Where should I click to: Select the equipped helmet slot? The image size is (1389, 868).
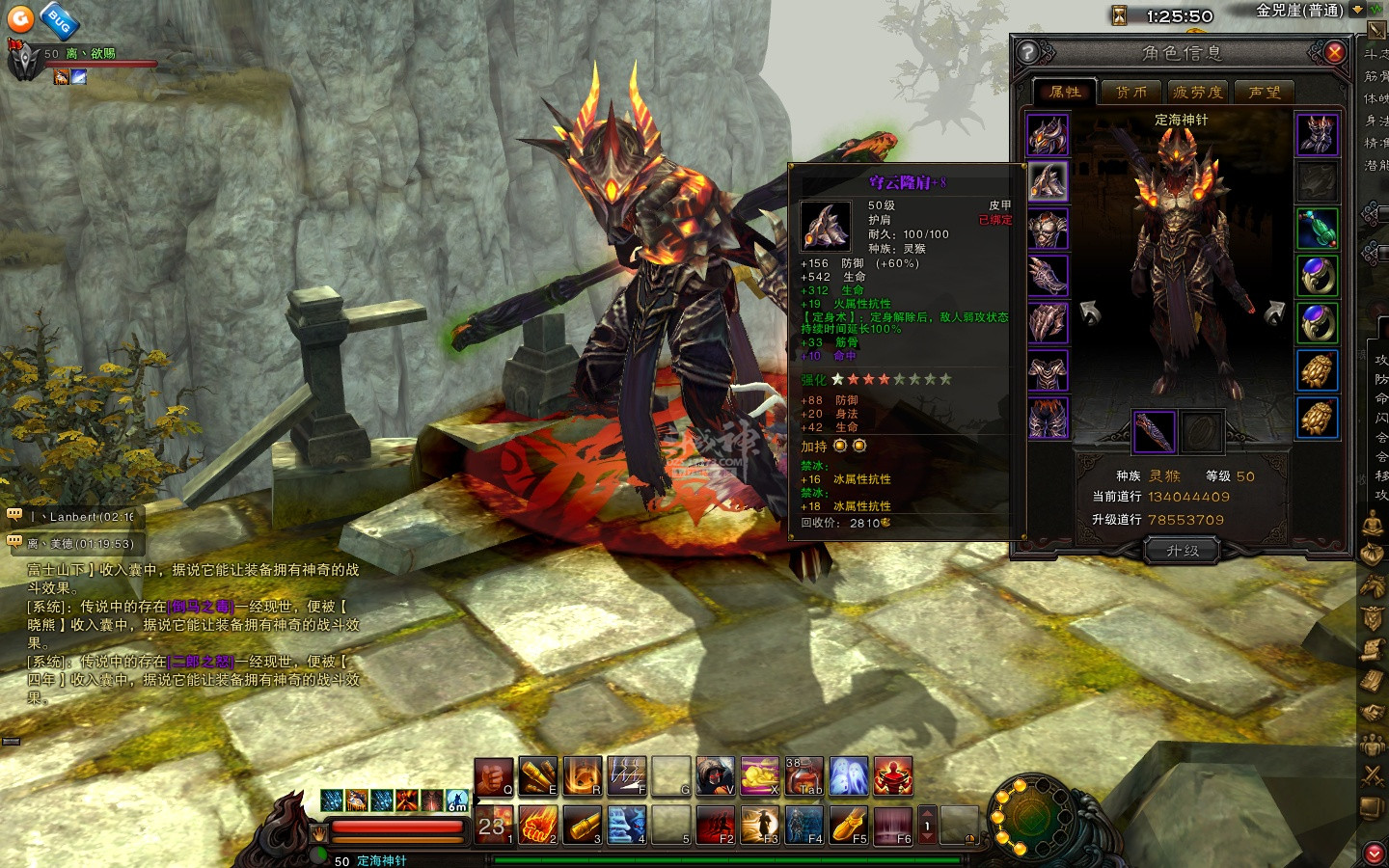tap(1048, 135)
